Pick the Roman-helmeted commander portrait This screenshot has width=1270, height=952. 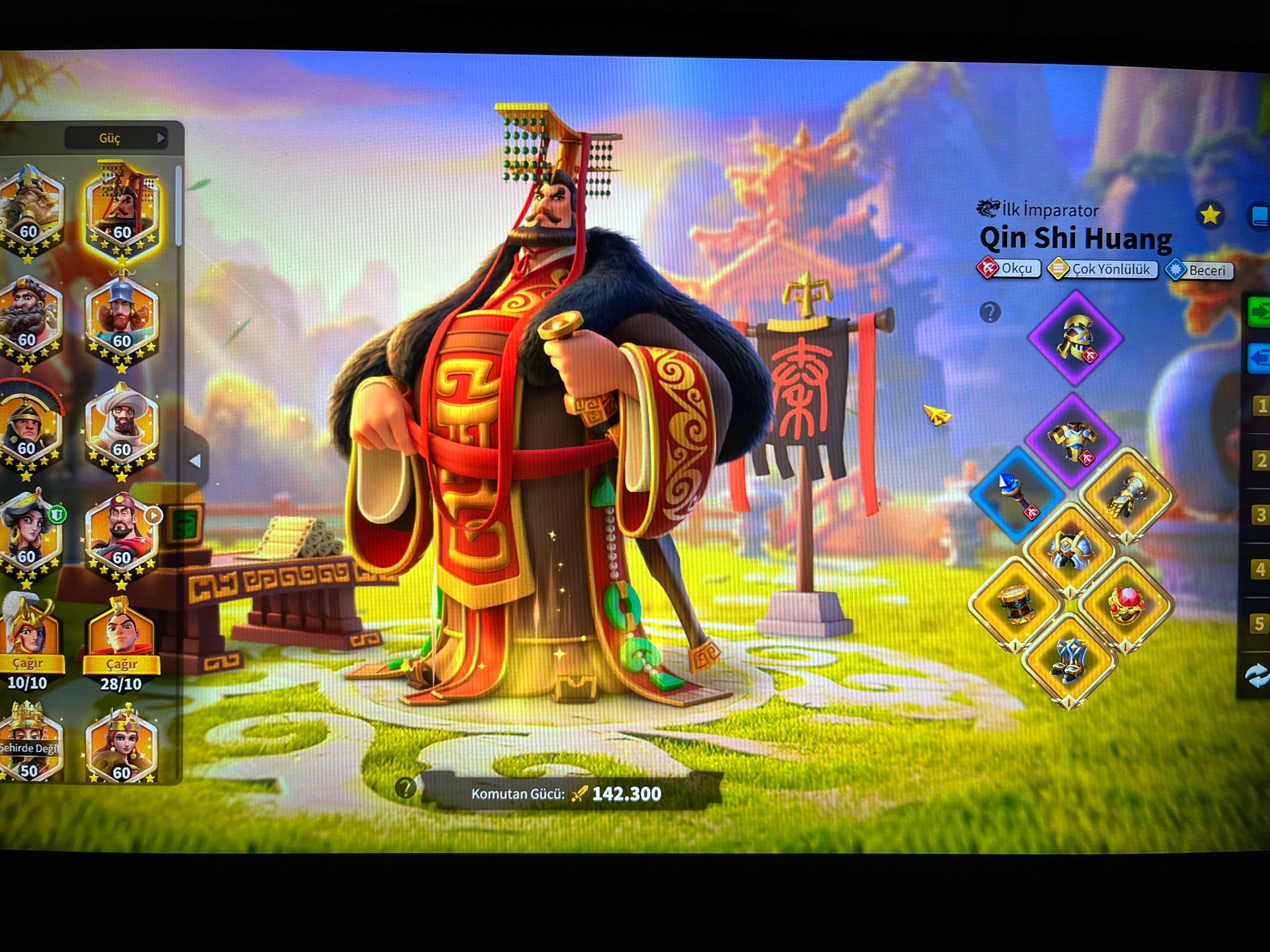pyautogui.click(x=28, y=428)
